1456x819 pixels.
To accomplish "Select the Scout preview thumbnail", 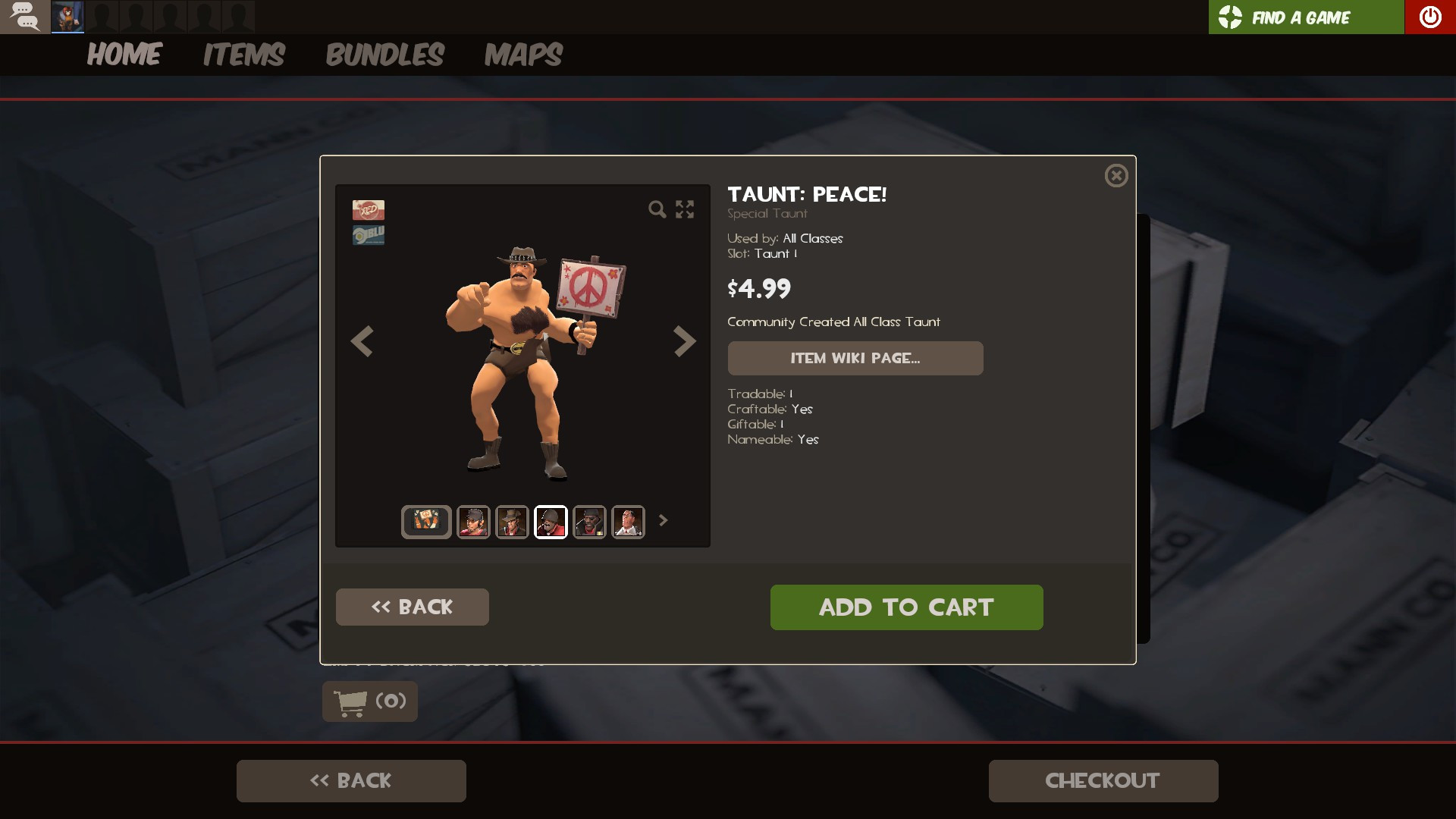I will click(x=472, y=522).
